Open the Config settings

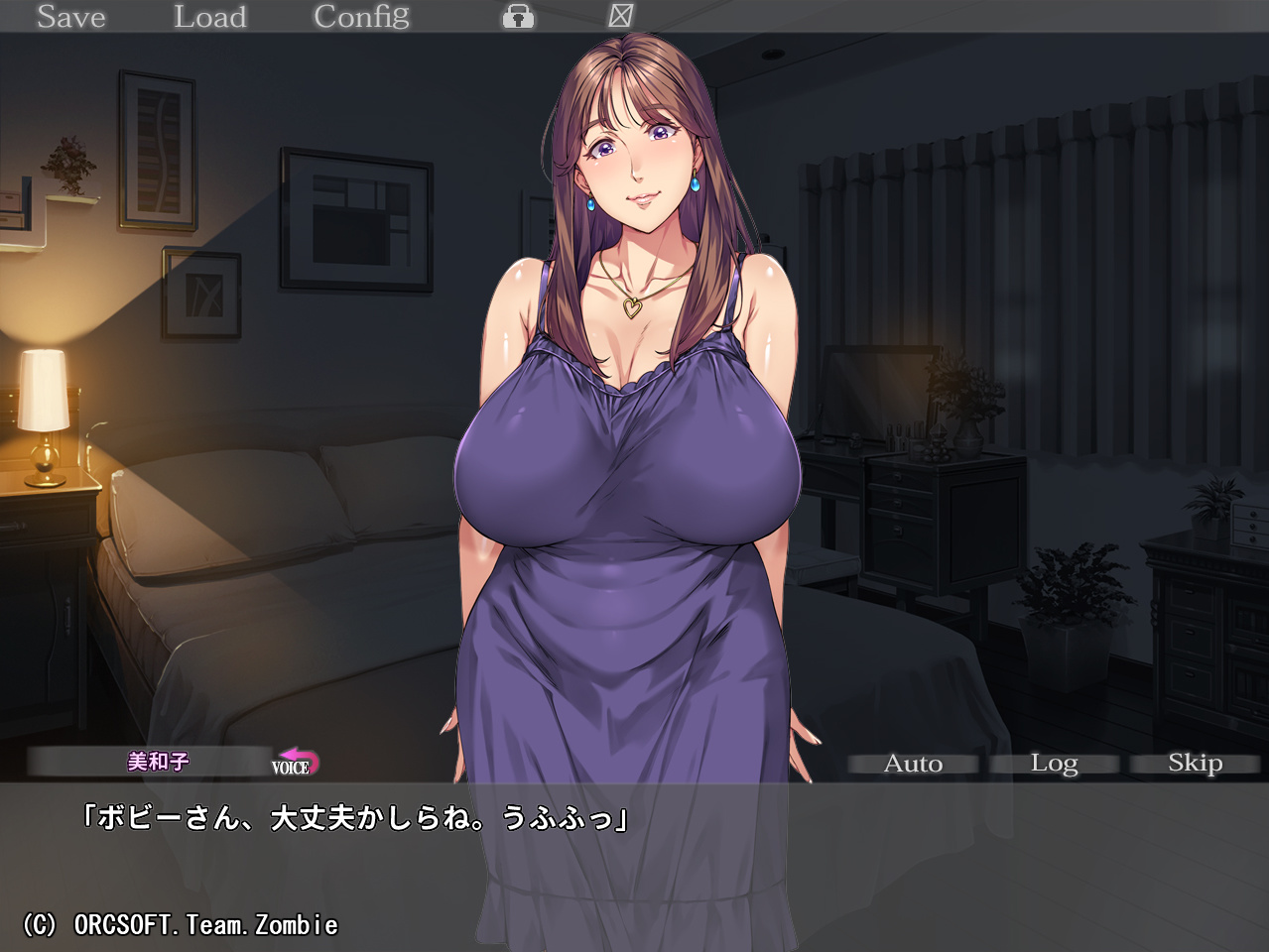coord(361,17)
